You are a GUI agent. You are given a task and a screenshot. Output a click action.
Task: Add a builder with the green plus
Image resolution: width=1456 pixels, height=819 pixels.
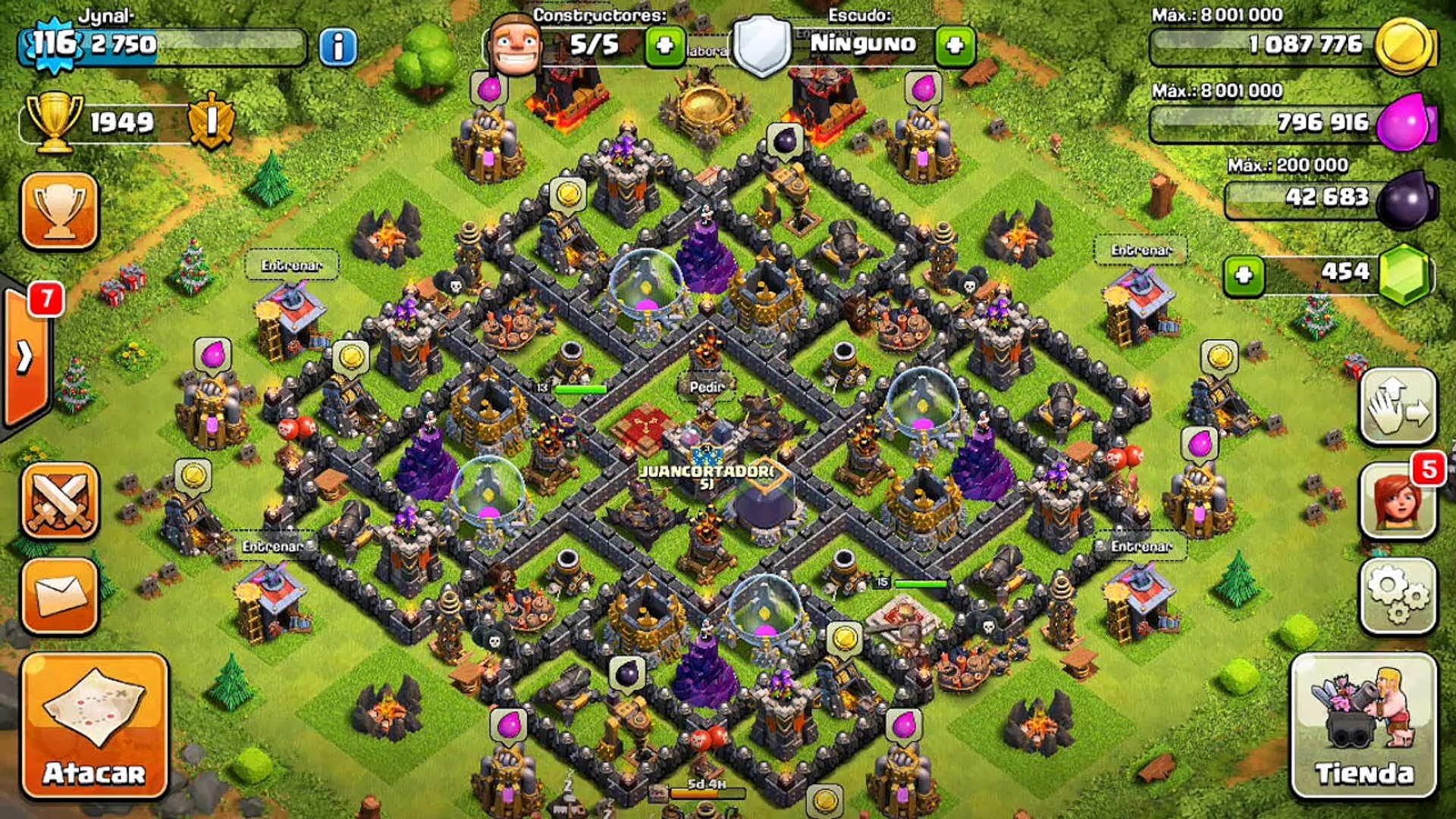click(664, 45)
